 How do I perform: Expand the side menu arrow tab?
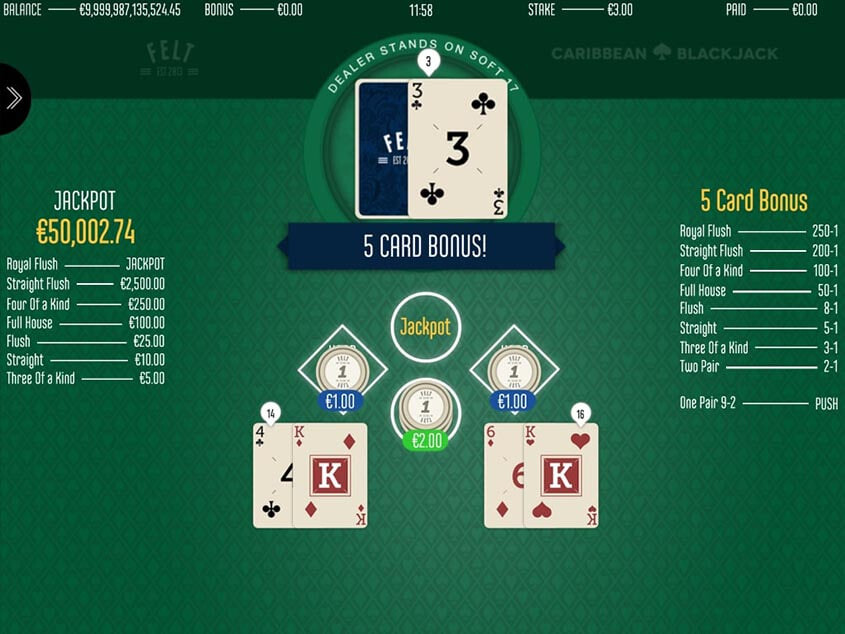(x=14, y=98)
